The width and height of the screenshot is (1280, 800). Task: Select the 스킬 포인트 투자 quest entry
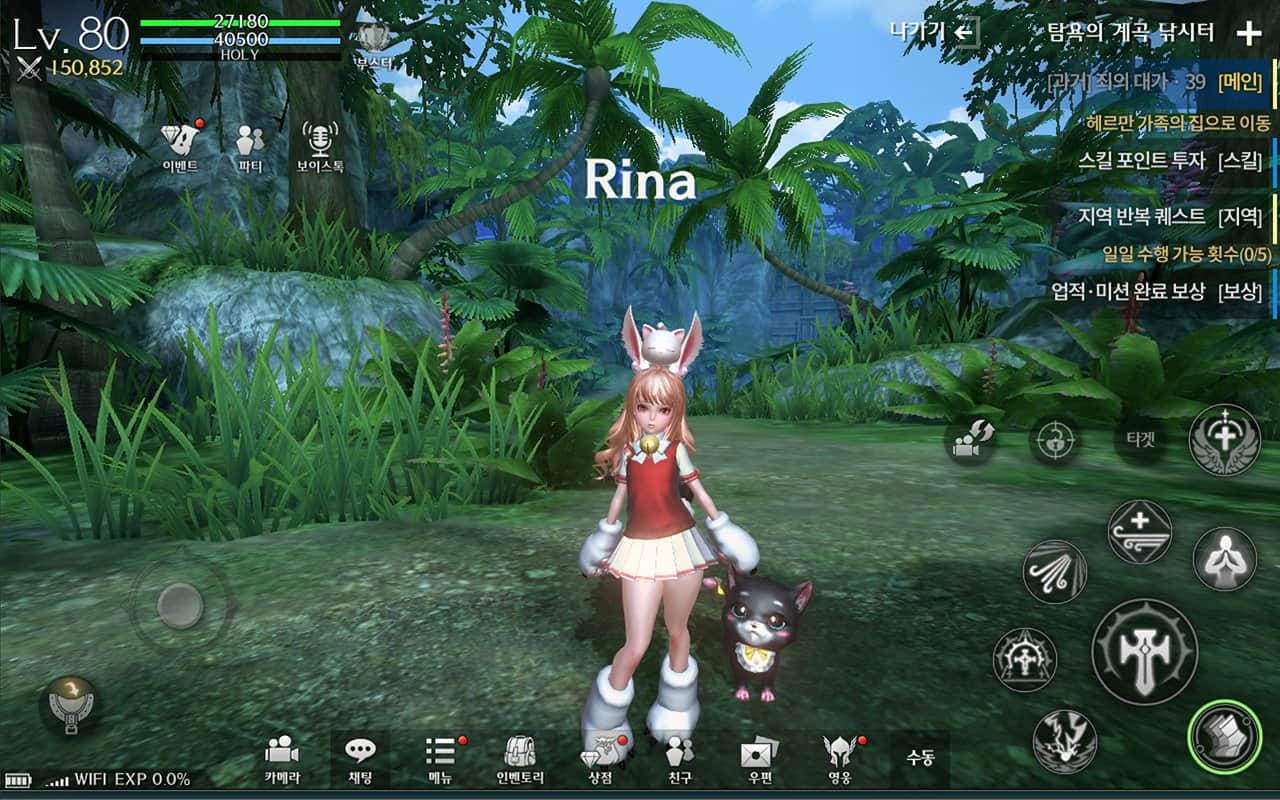(x=1170, y=160)
